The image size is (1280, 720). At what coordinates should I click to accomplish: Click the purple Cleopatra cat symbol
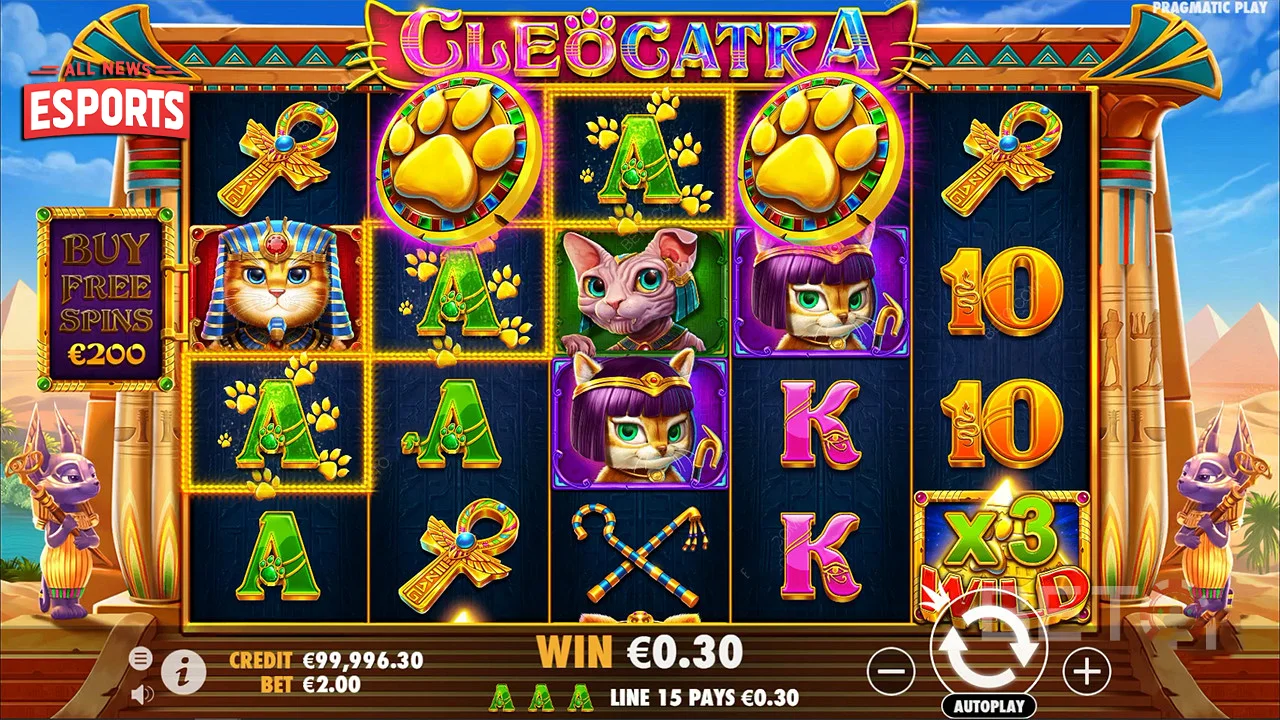click(822, 292)
